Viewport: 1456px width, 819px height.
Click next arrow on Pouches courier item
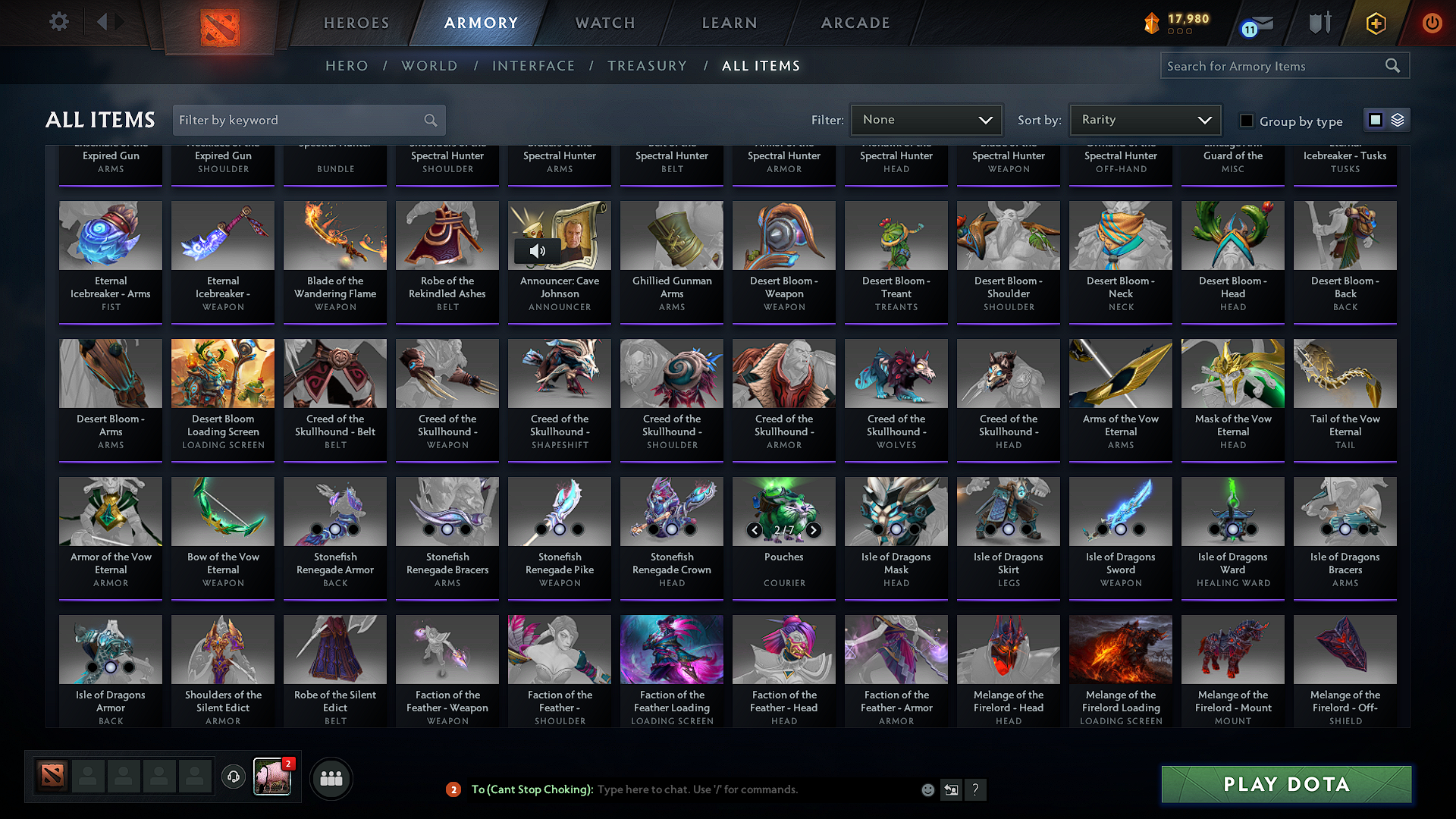(x=814, y=531)
